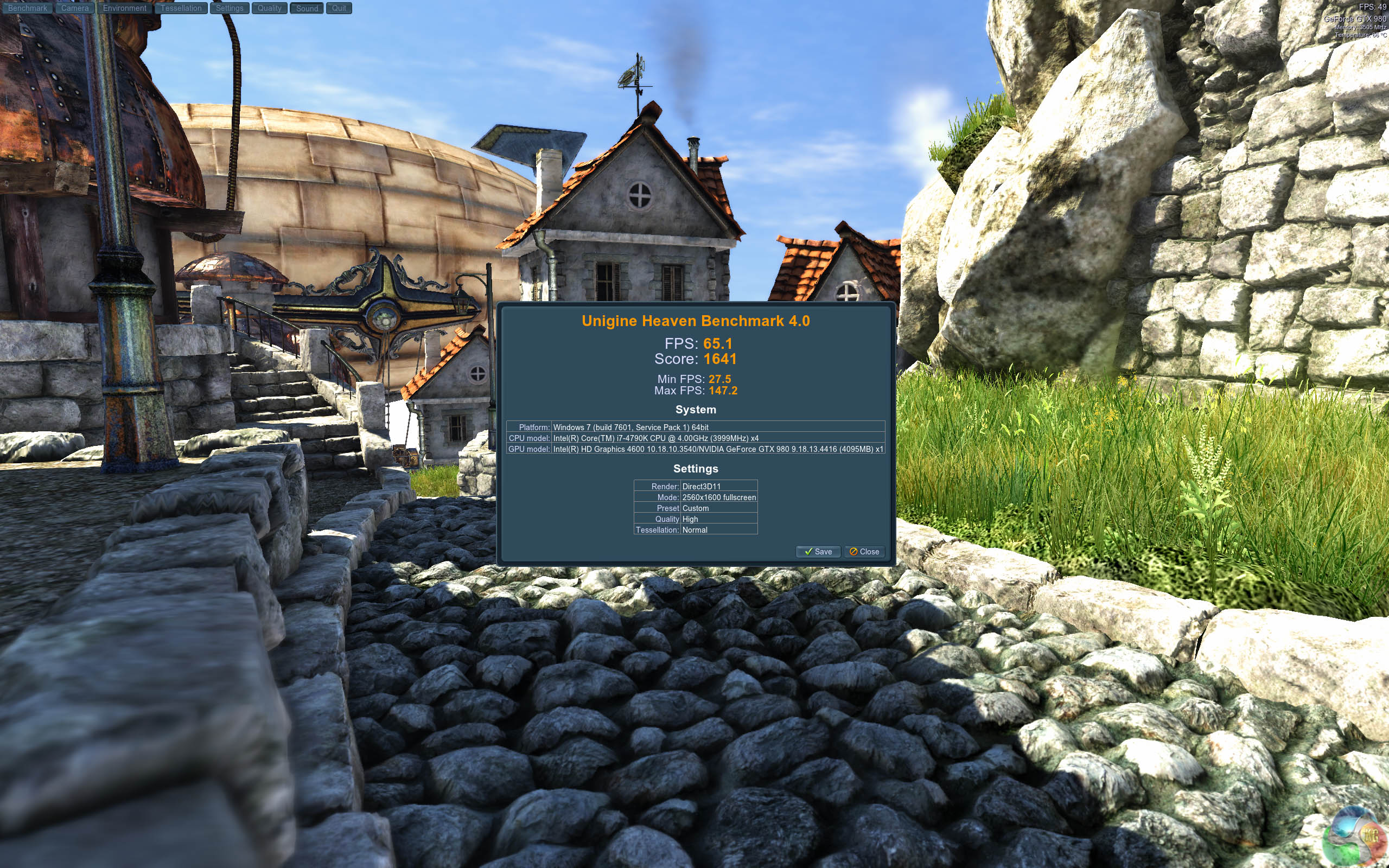Image resolution: width=1389 pixels, height=868 pixels.
Task: Open the Benchmark menu button
Action: click(x=28, y=8)
